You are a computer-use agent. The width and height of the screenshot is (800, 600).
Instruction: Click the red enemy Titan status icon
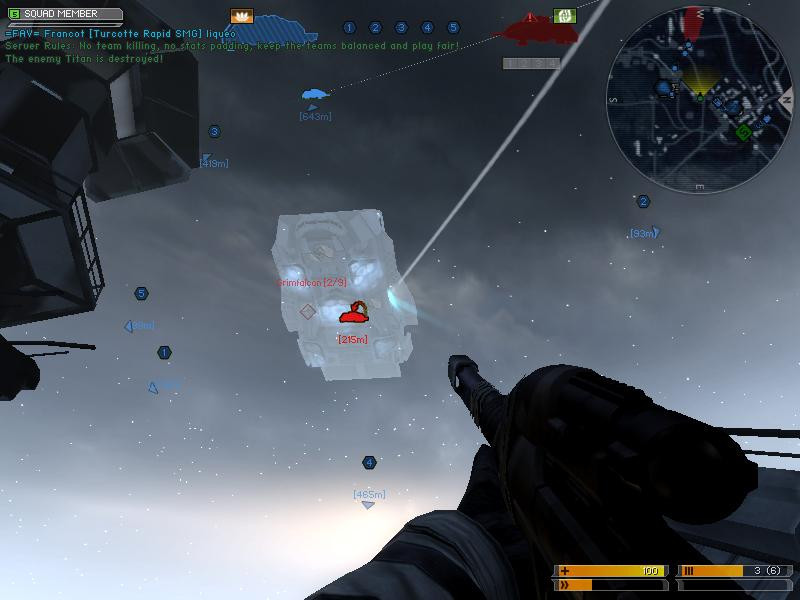point(531,30)
